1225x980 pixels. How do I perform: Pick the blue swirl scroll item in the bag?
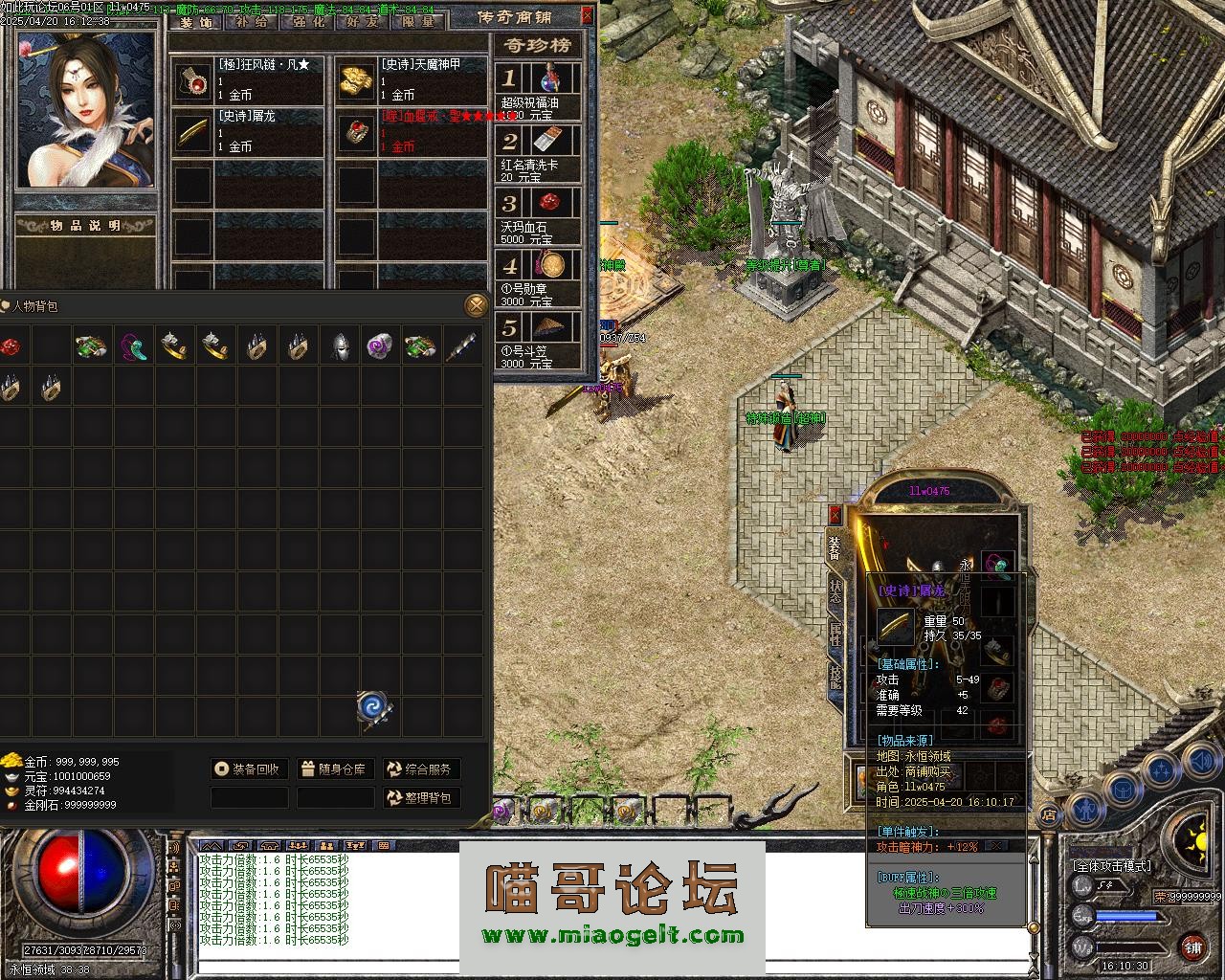[x=372, y=709]
